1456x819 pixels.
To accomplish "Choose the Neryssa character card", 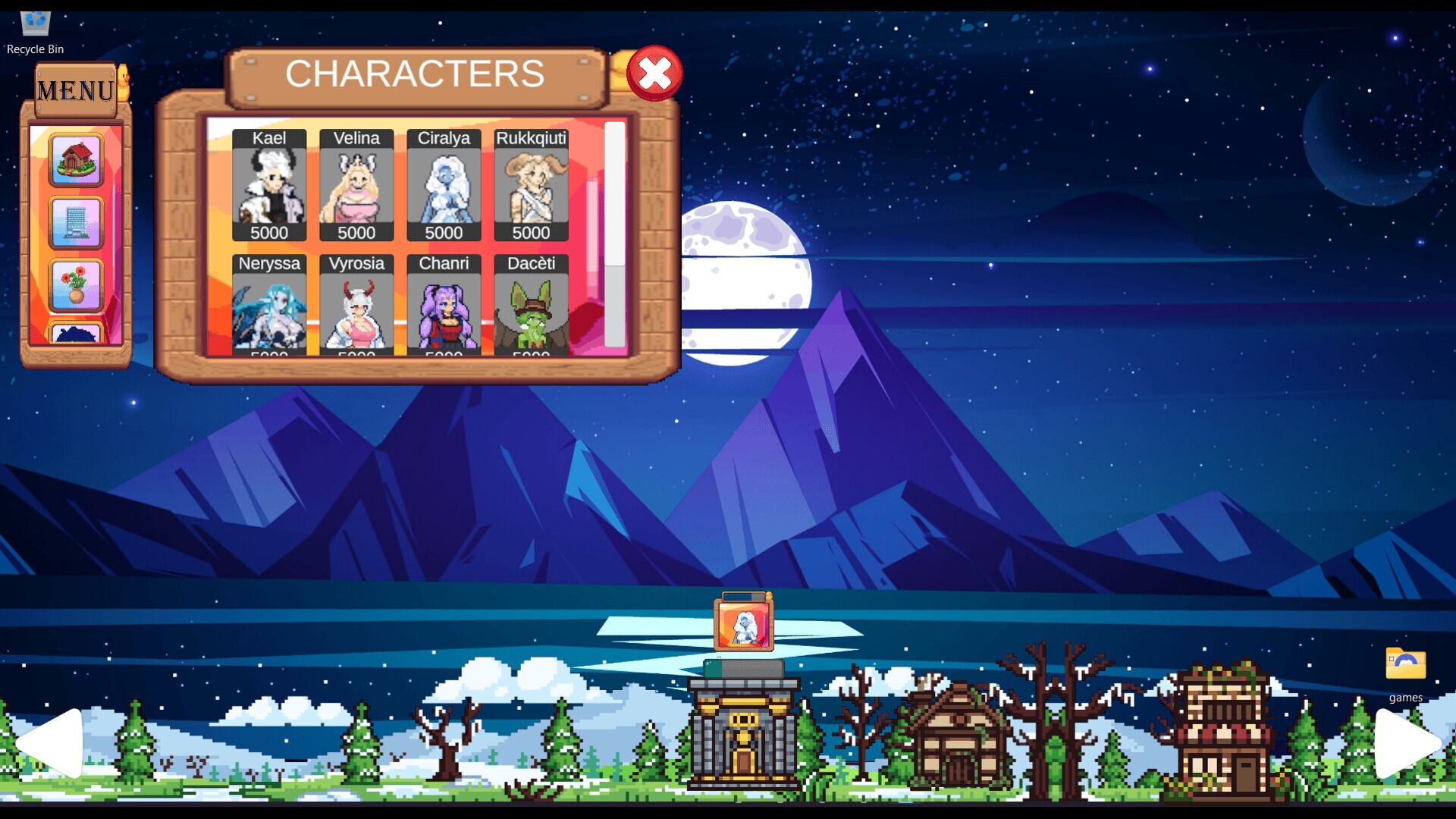I will coord(269,306).
